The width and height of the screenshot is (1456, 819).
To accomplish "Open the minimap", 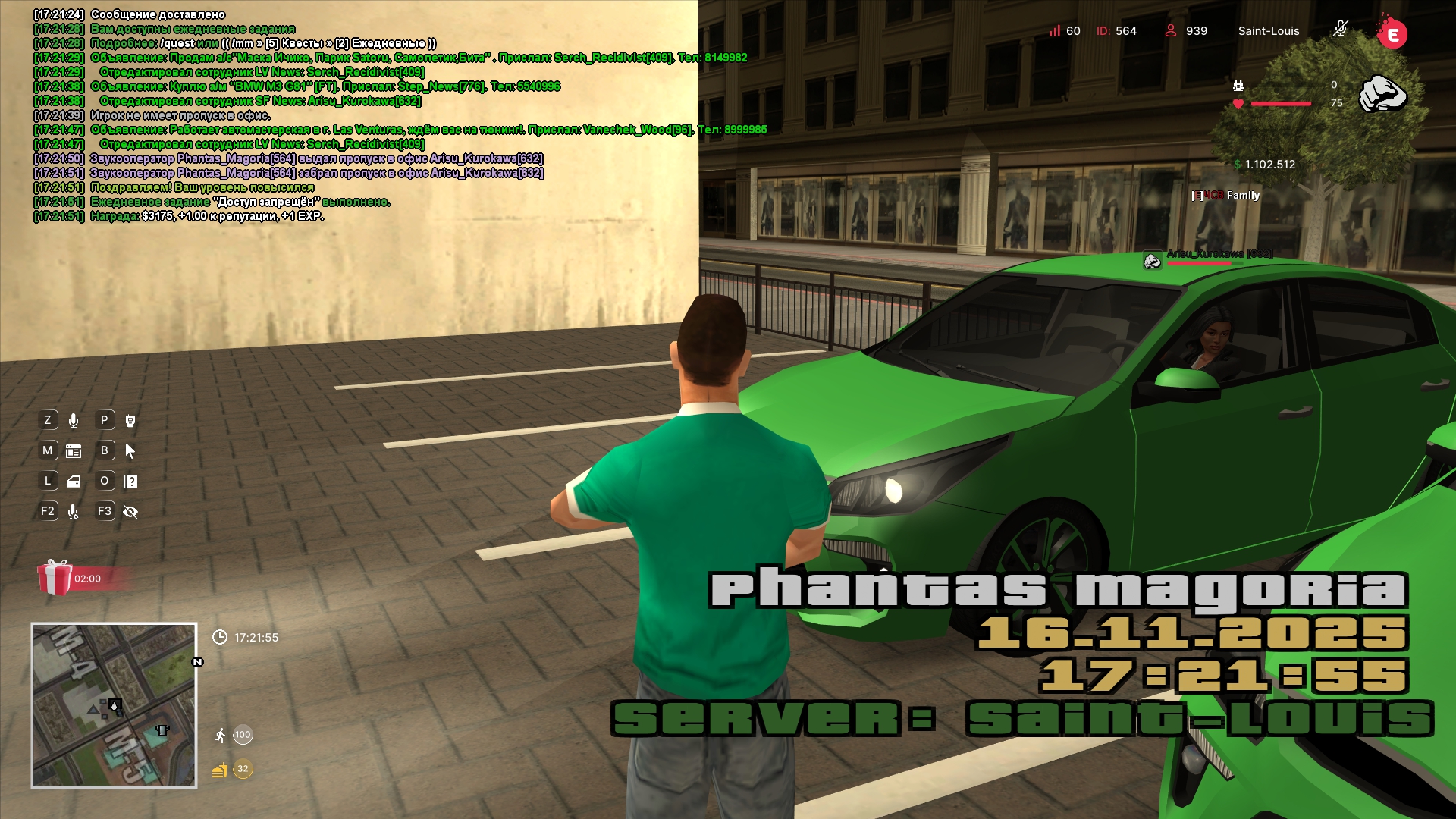I will pos(114,705).
